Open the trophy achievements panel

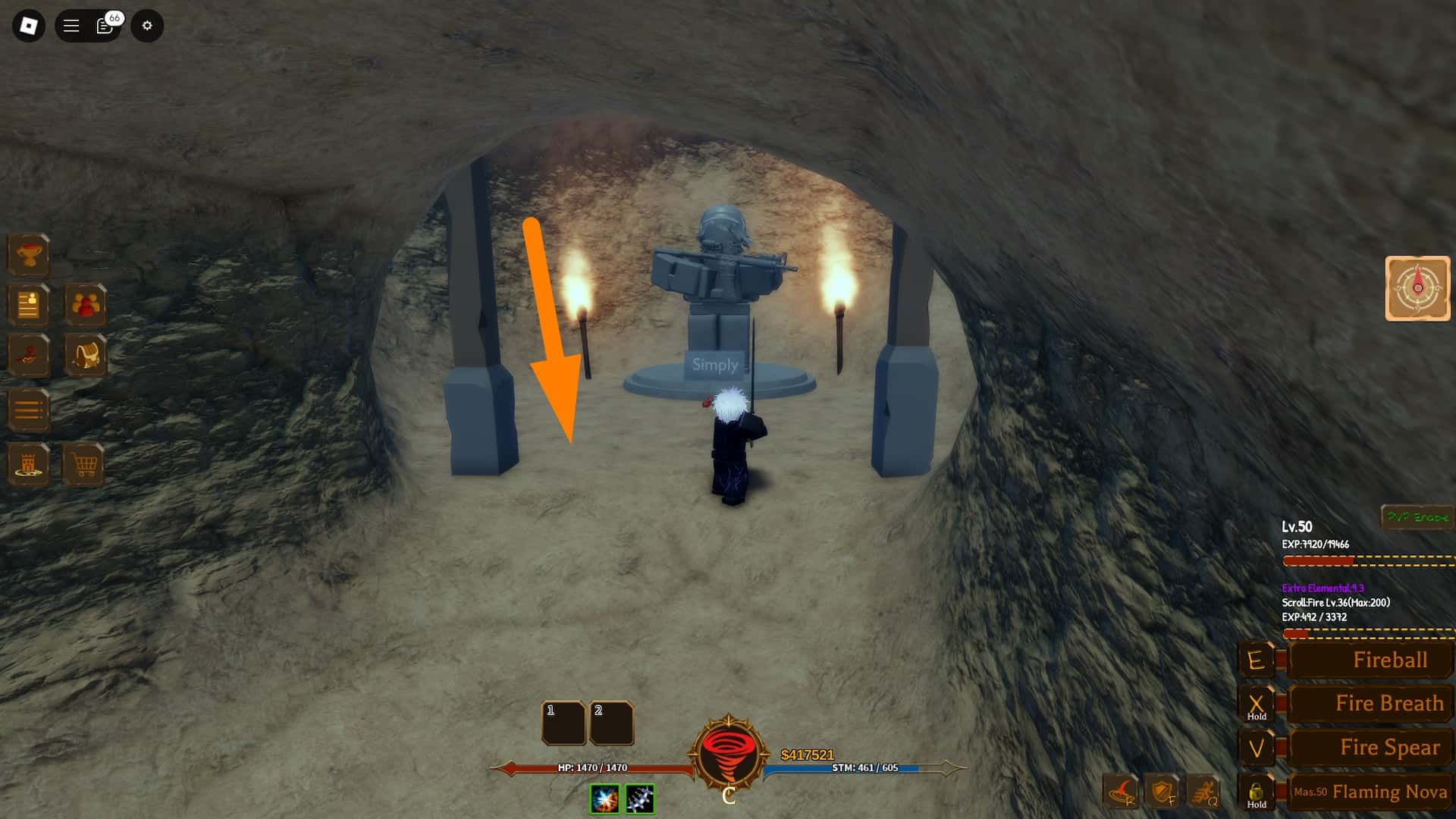tap(29, 253)
